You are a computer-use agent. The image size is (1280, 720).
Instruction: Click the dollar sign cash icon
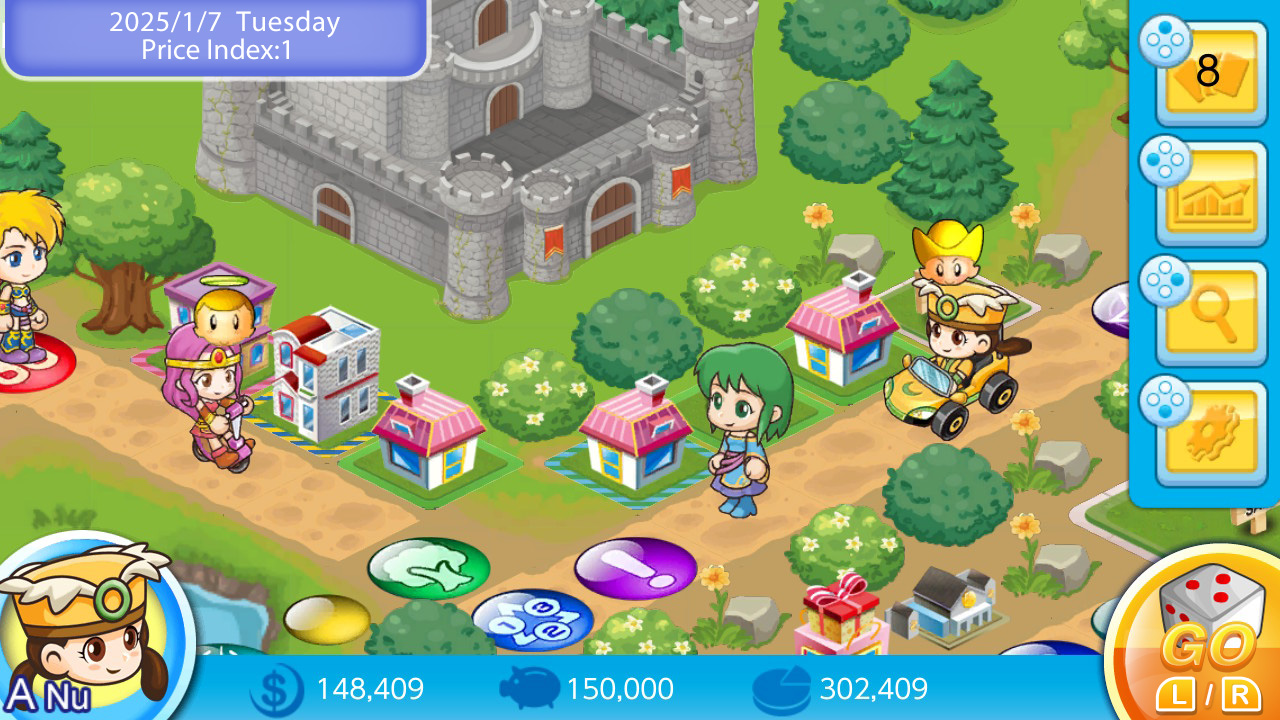point(280,689)
